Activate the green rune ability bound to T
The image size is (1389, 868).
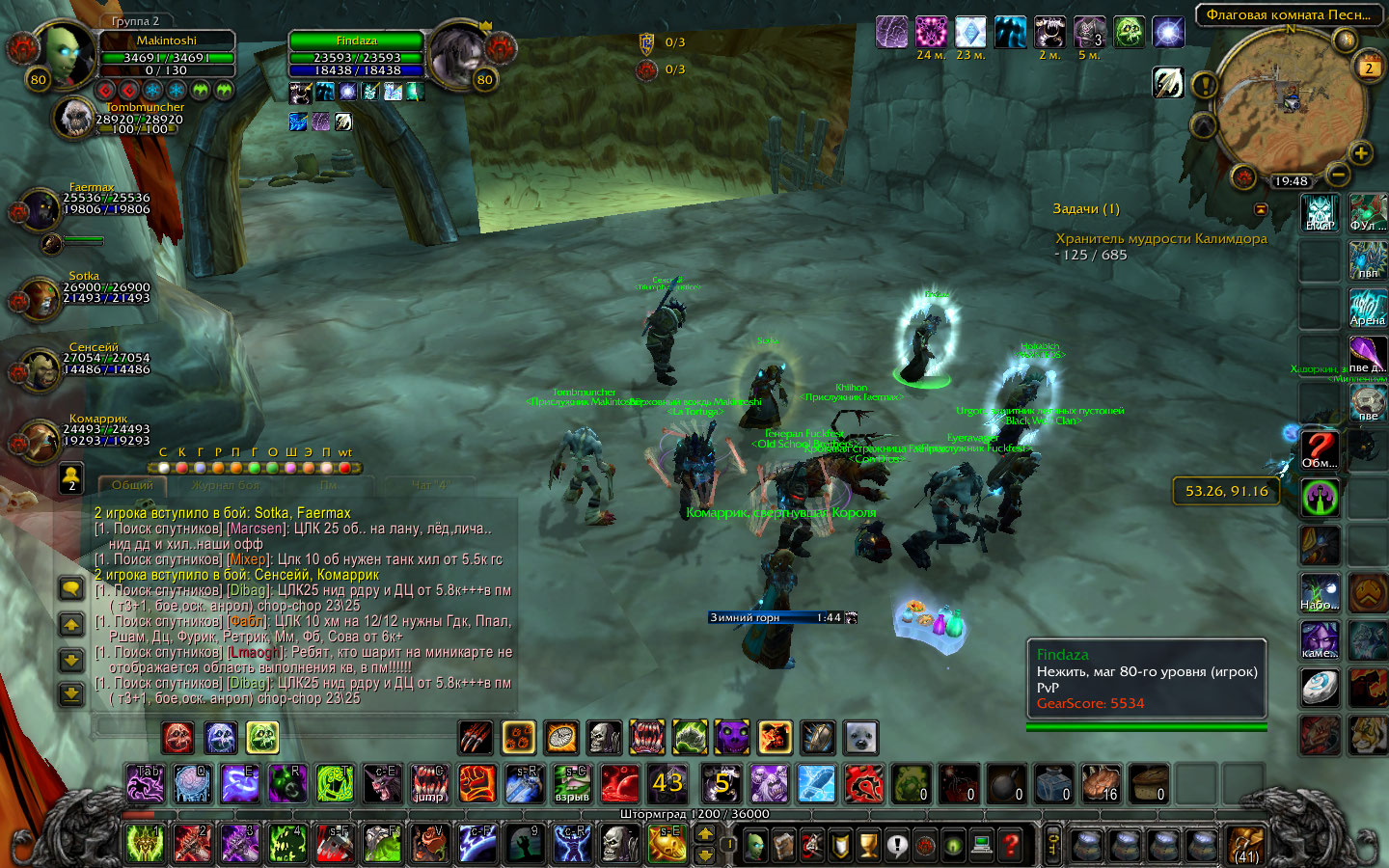click(335, 783)
